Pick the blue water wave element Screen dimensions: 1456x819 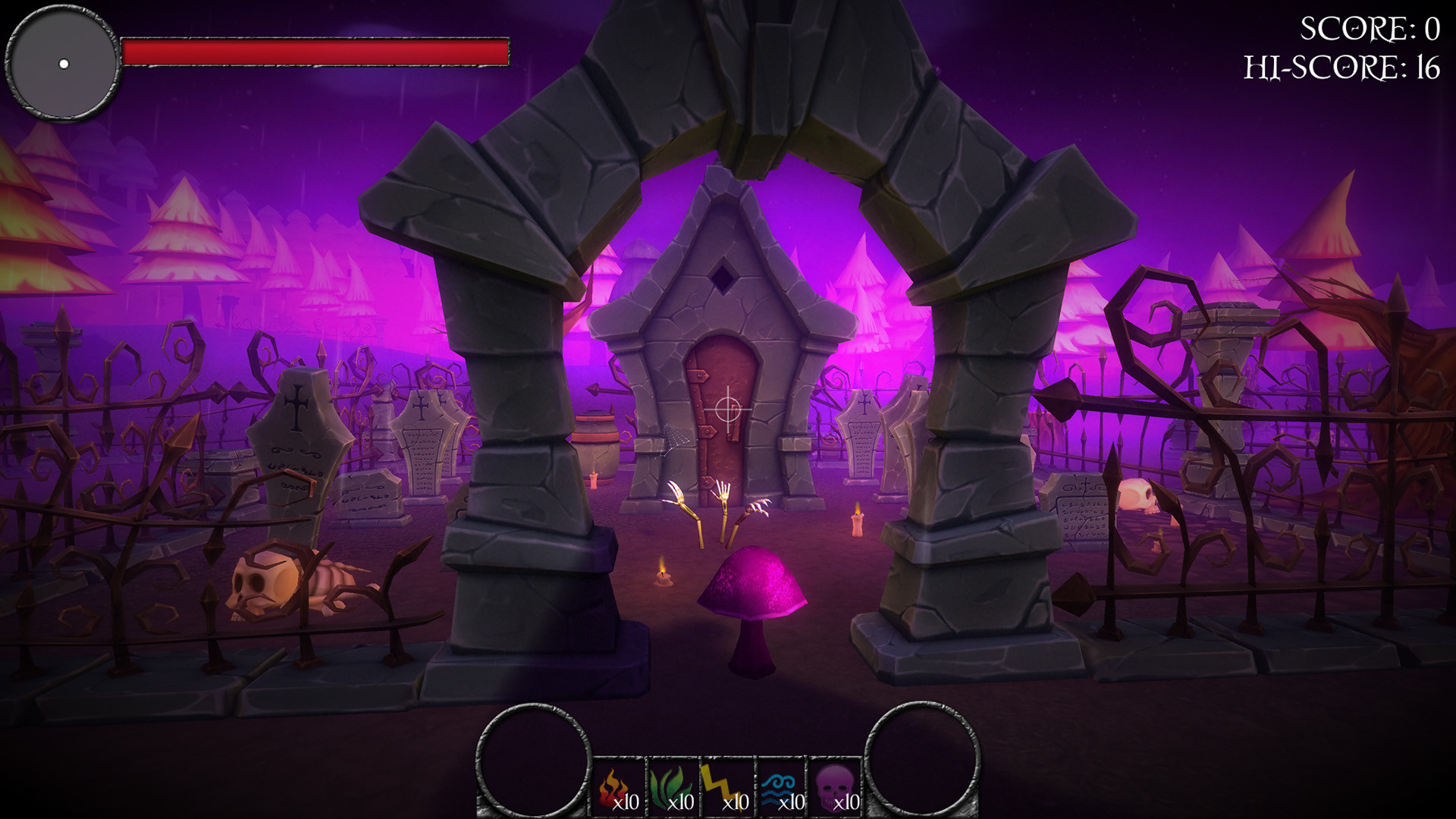pos(782,789)
